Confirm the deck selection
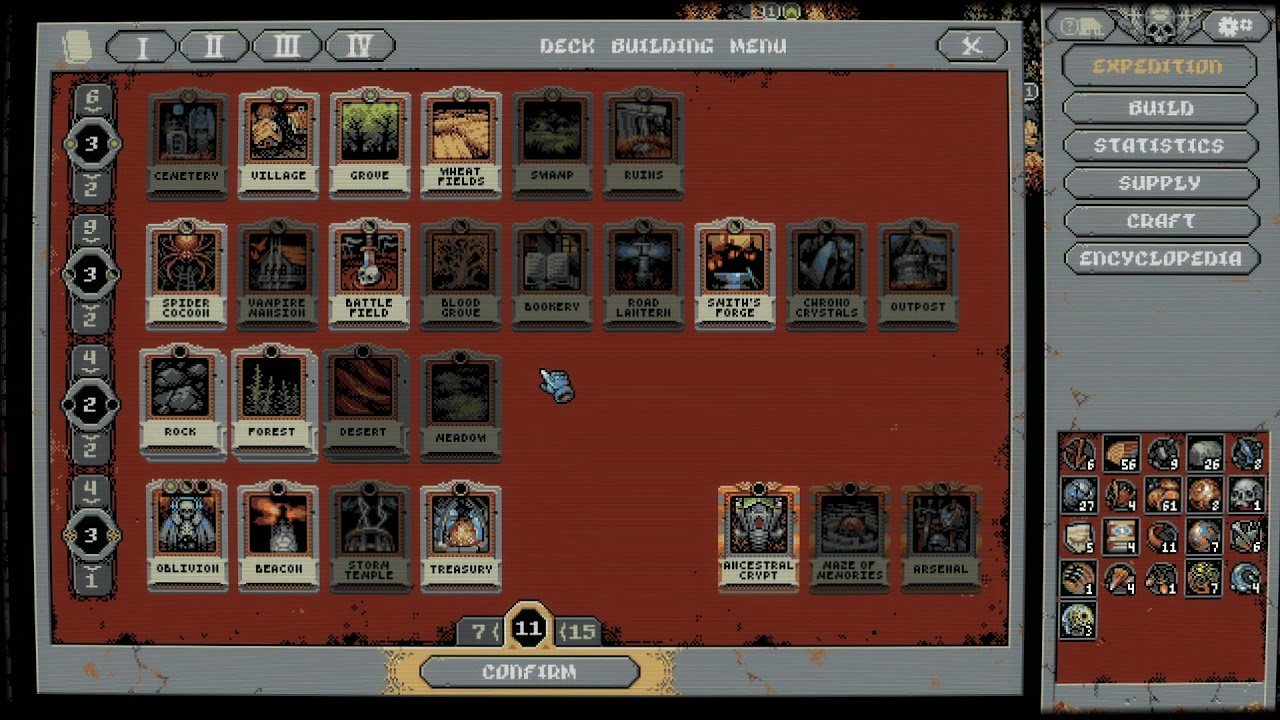This screenshot has width=1280, height=720. point(529,672)
